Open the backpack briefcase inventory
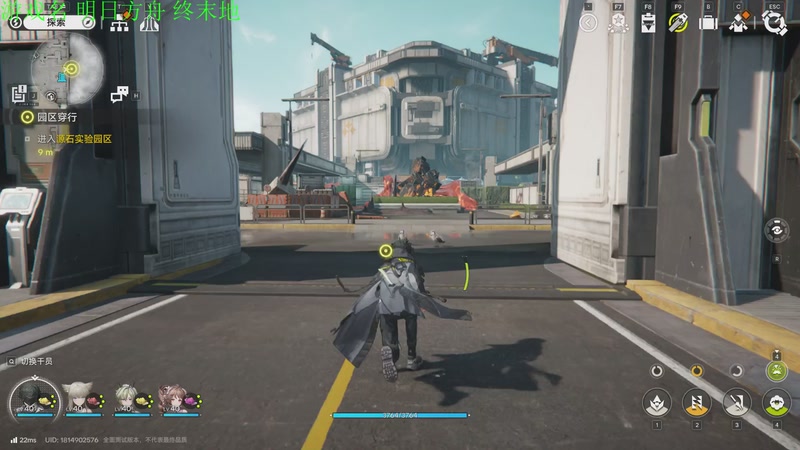The width and height of the screenshot is (800, 450). (708, 23)
